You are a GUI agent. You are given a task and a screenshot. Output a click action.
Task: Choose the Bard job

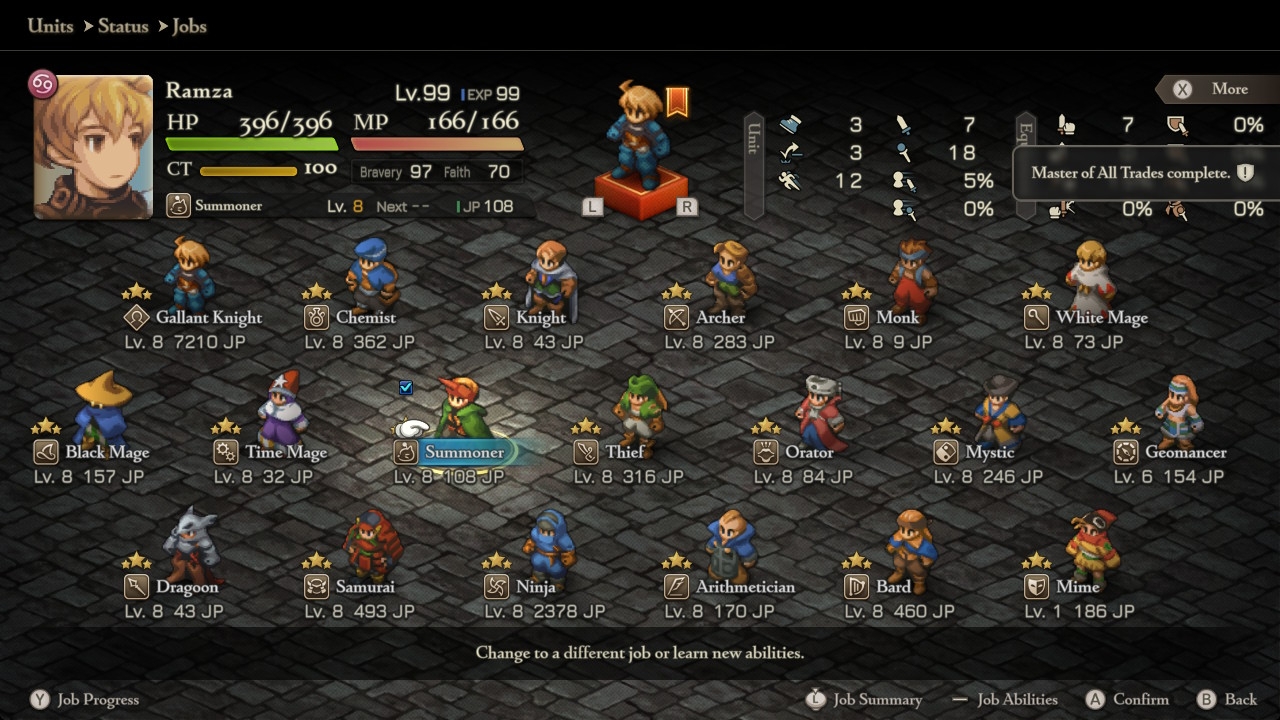point(893,587)
